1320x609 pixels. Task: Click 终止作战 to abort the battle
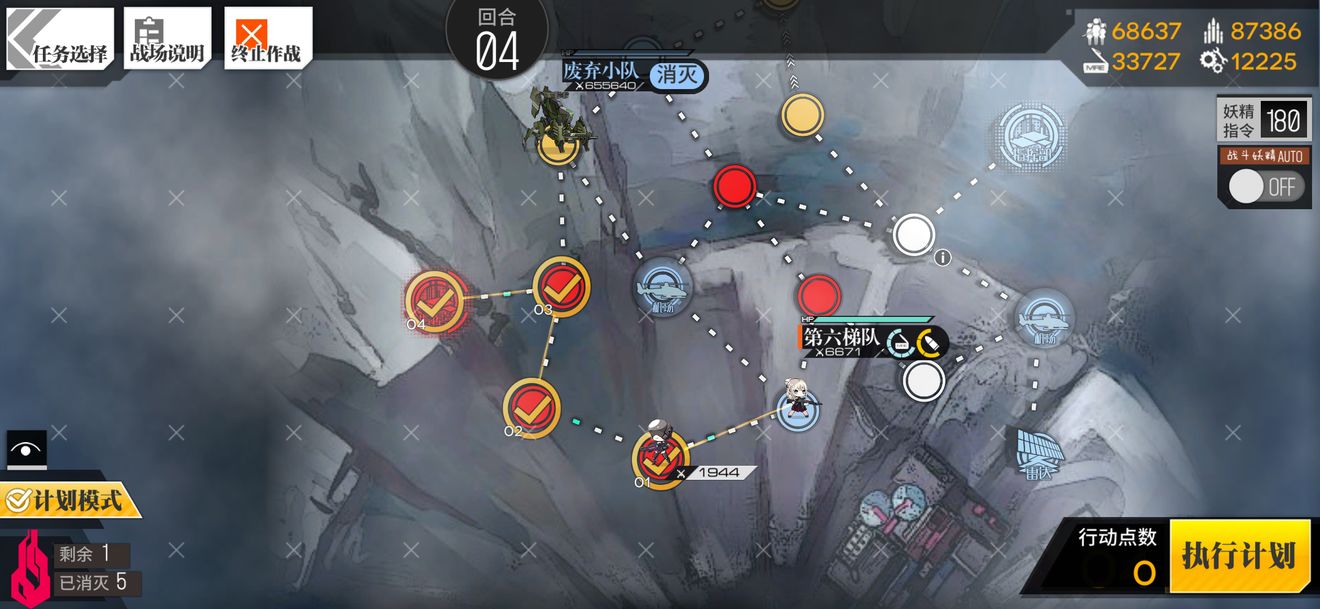pyautogui.click(x=267, y=40)
